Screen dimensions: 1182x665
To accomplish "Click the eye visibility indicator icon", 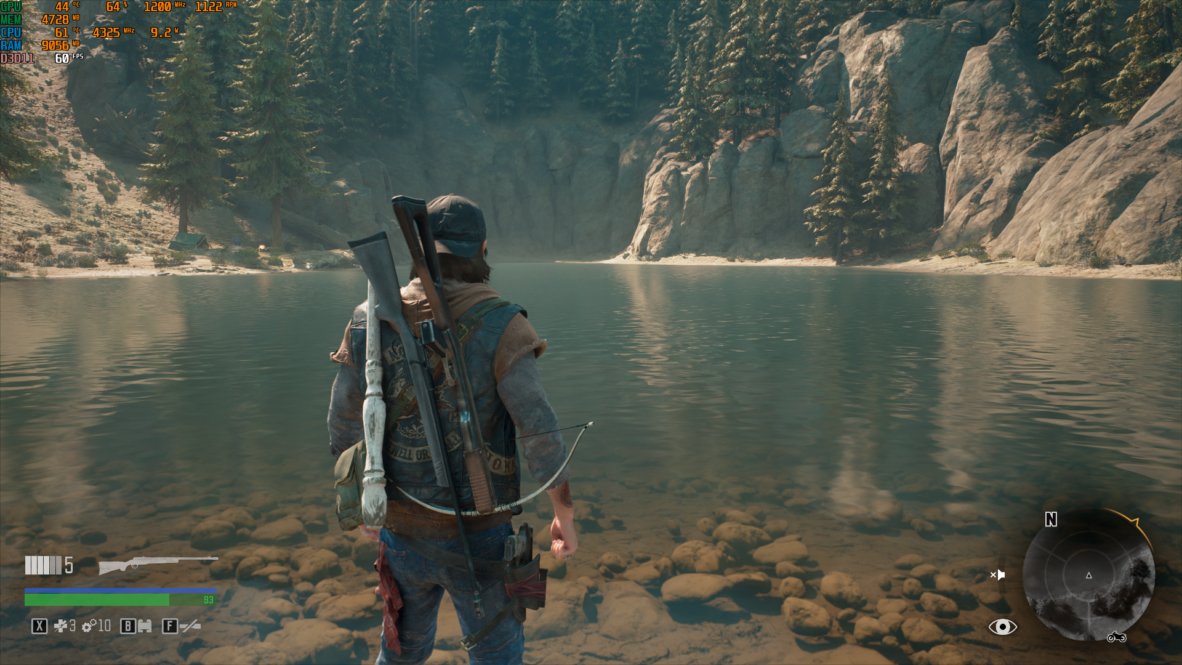I will click(1002, 627).
